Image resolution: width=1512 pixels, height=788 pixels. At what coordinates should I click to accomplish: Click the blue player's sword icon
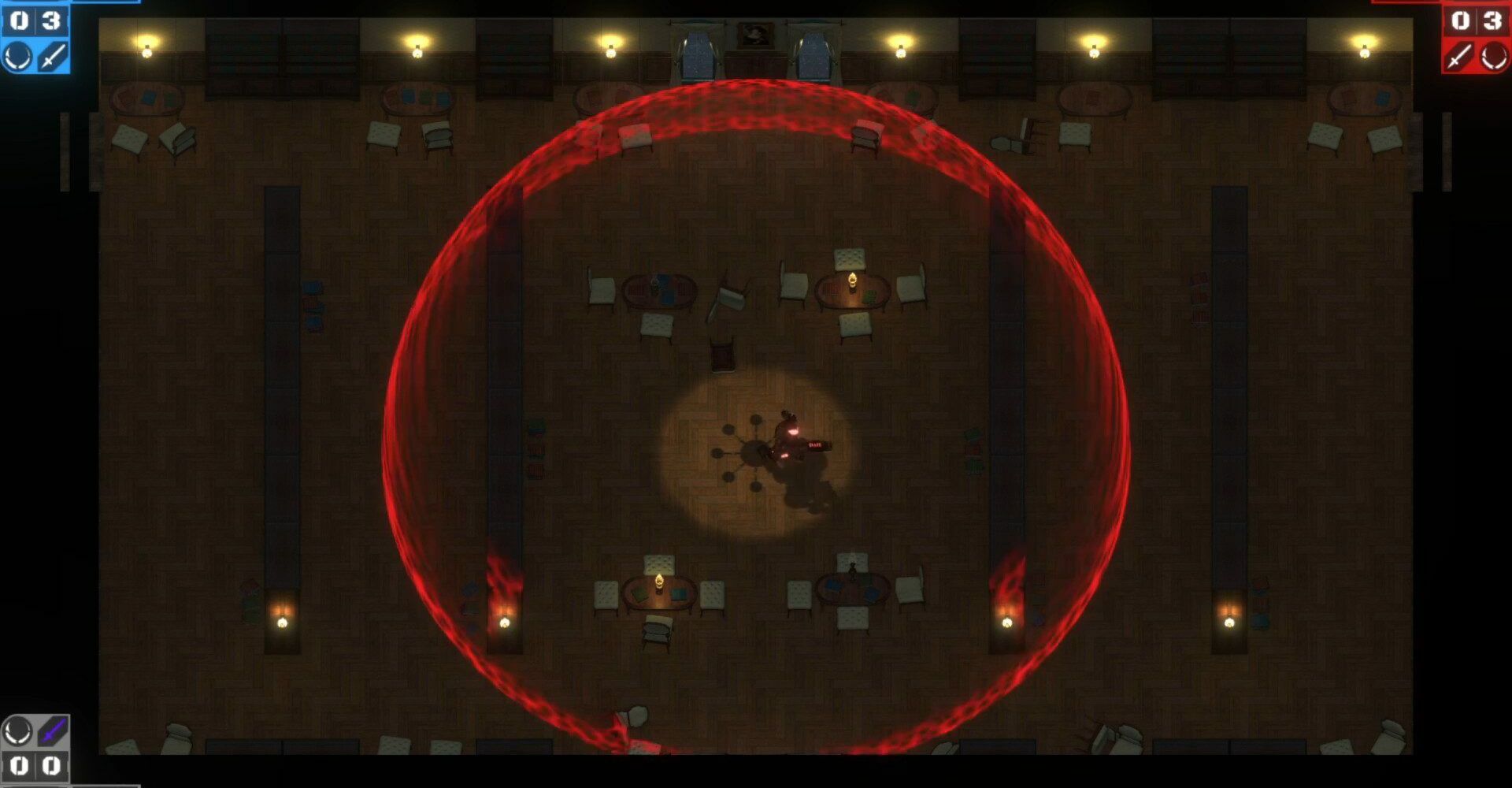pos(53,57)
